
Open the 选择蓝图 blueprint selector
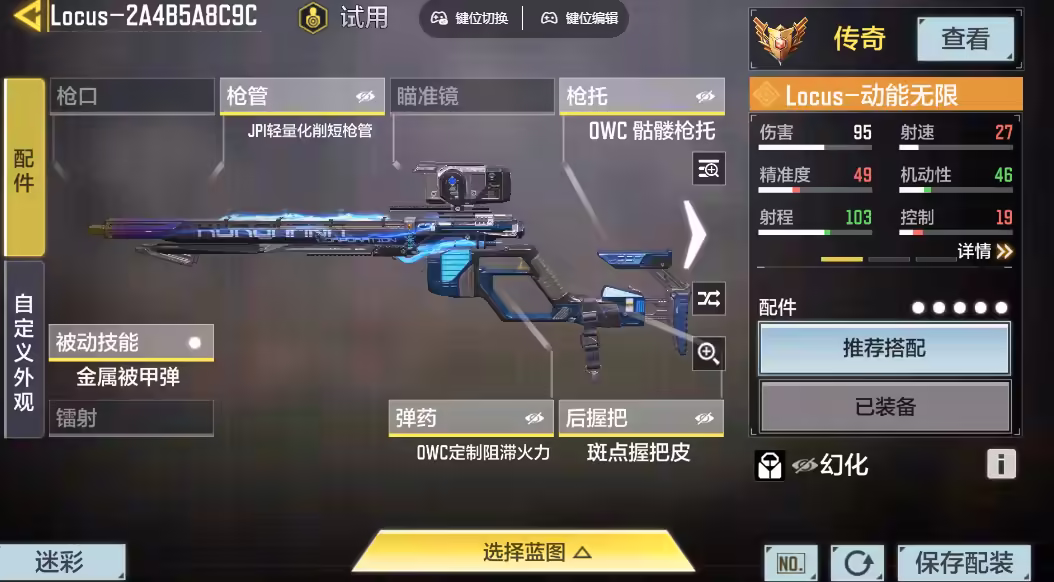pos(524,551)
